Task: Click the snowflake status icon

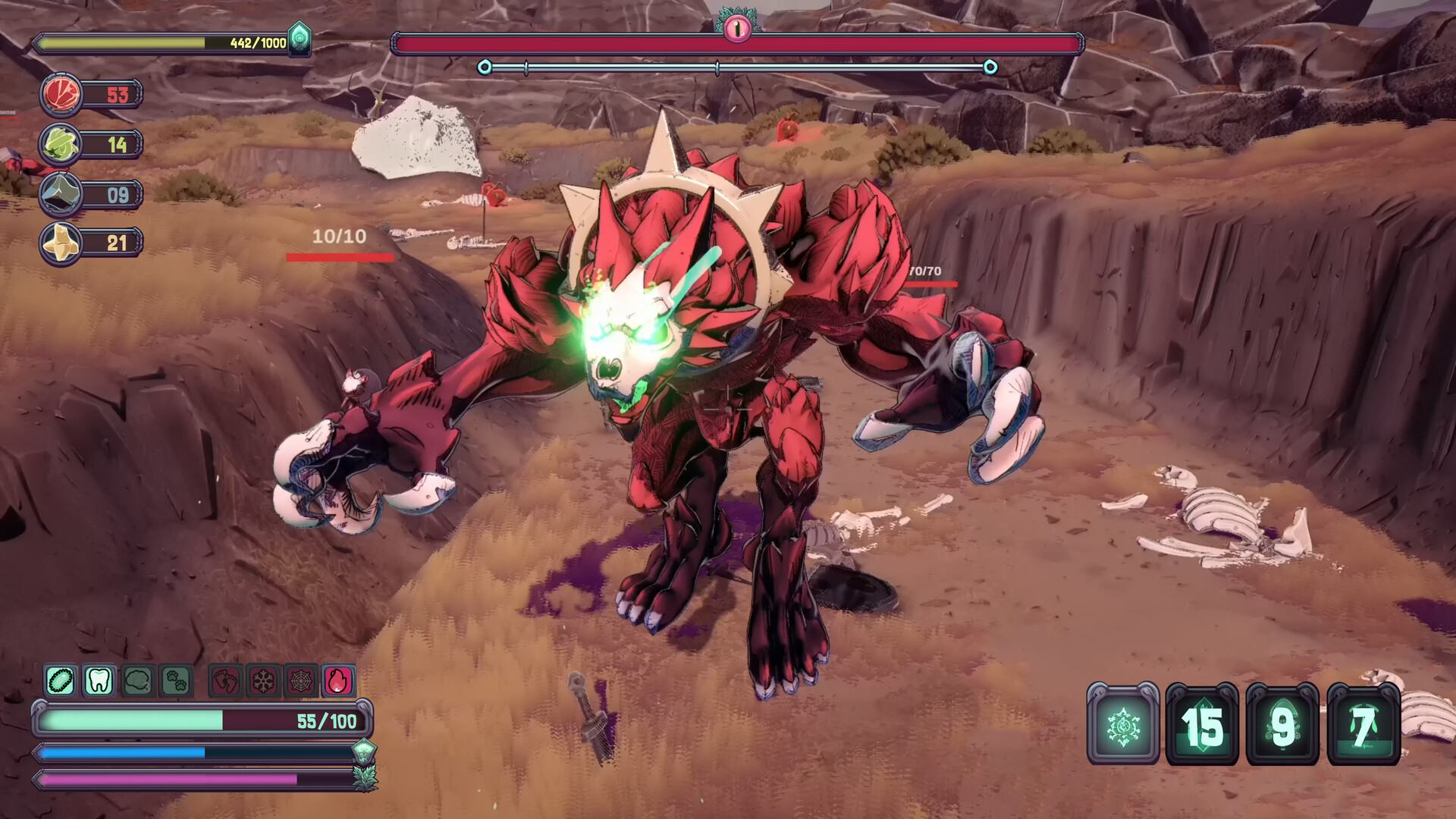Action: click(x=263, y=681)
